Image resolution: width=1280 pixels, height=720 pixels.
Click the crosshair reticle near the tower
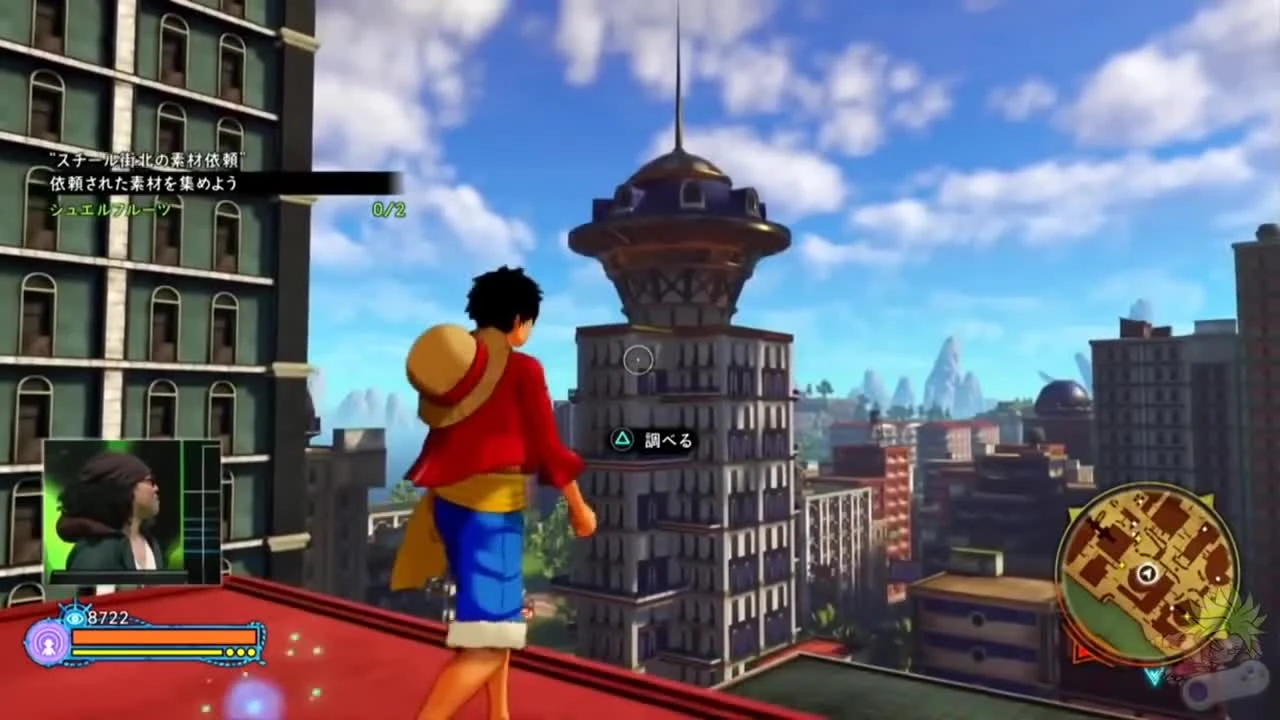(x=638, y=361)
